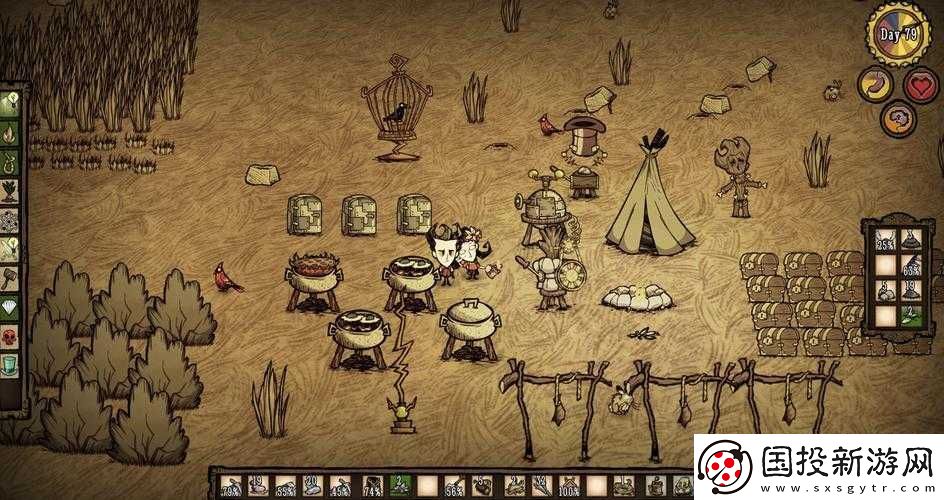
Task: Select the inventory item at 100% durability
Action: 571,486
